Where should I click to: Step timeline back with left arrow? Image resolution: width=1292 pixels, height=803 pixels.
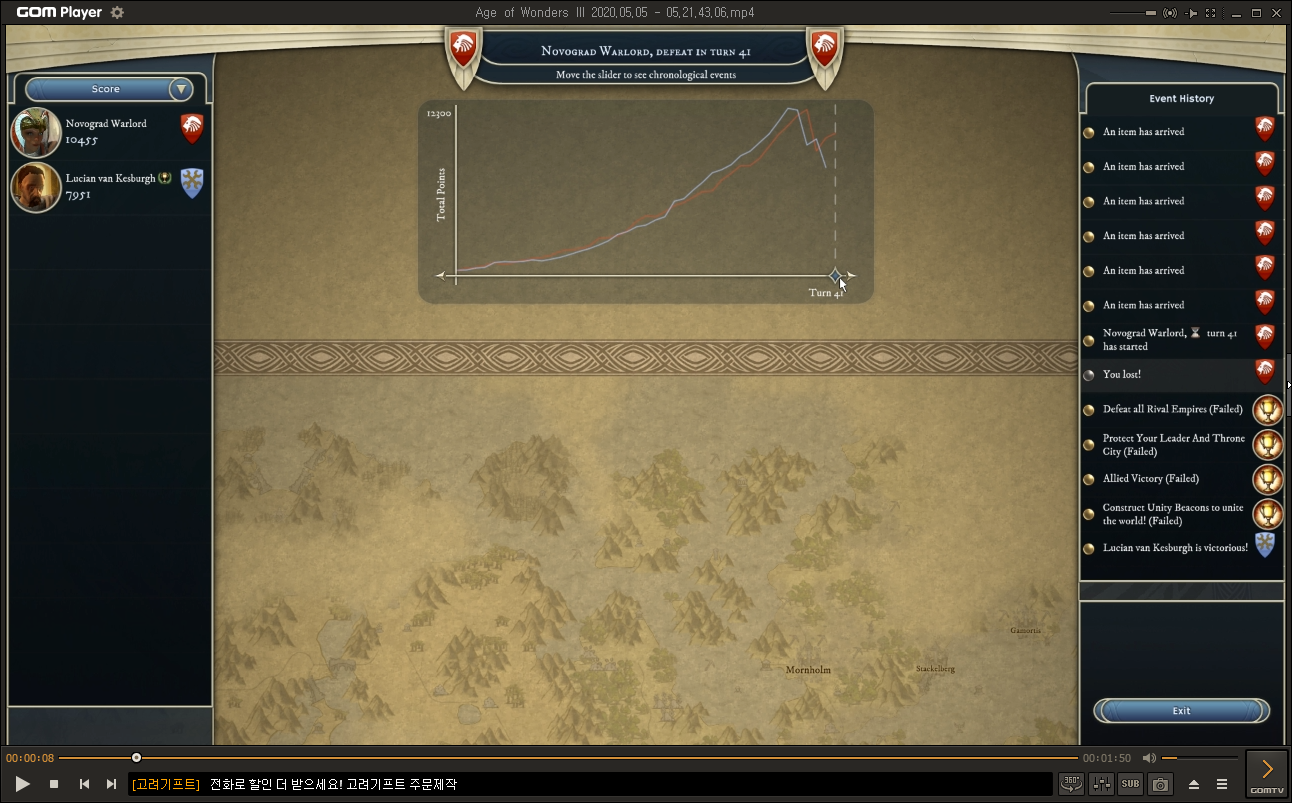pyautogui.click(x=440, y=275)
